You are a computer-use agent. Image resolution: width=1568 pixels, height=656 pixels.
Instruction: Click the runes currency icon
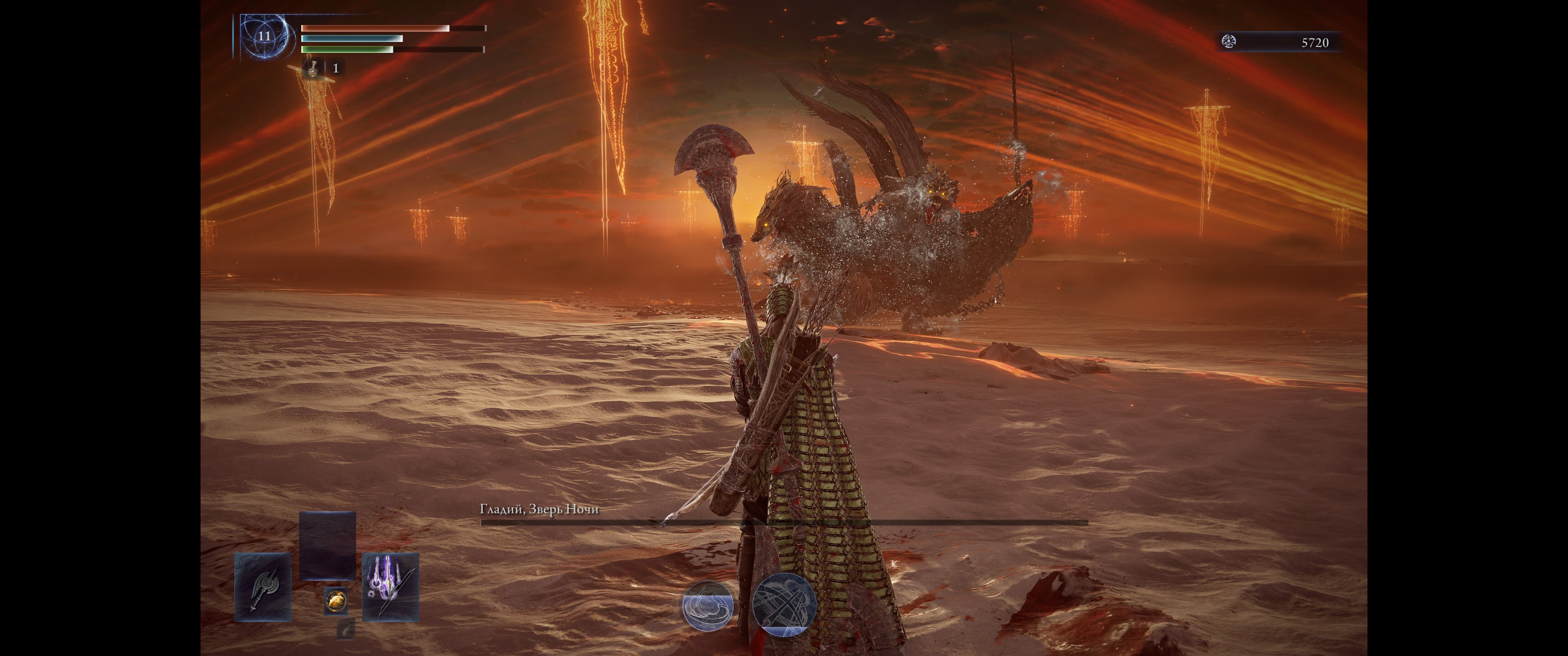tap(1229, 42)
